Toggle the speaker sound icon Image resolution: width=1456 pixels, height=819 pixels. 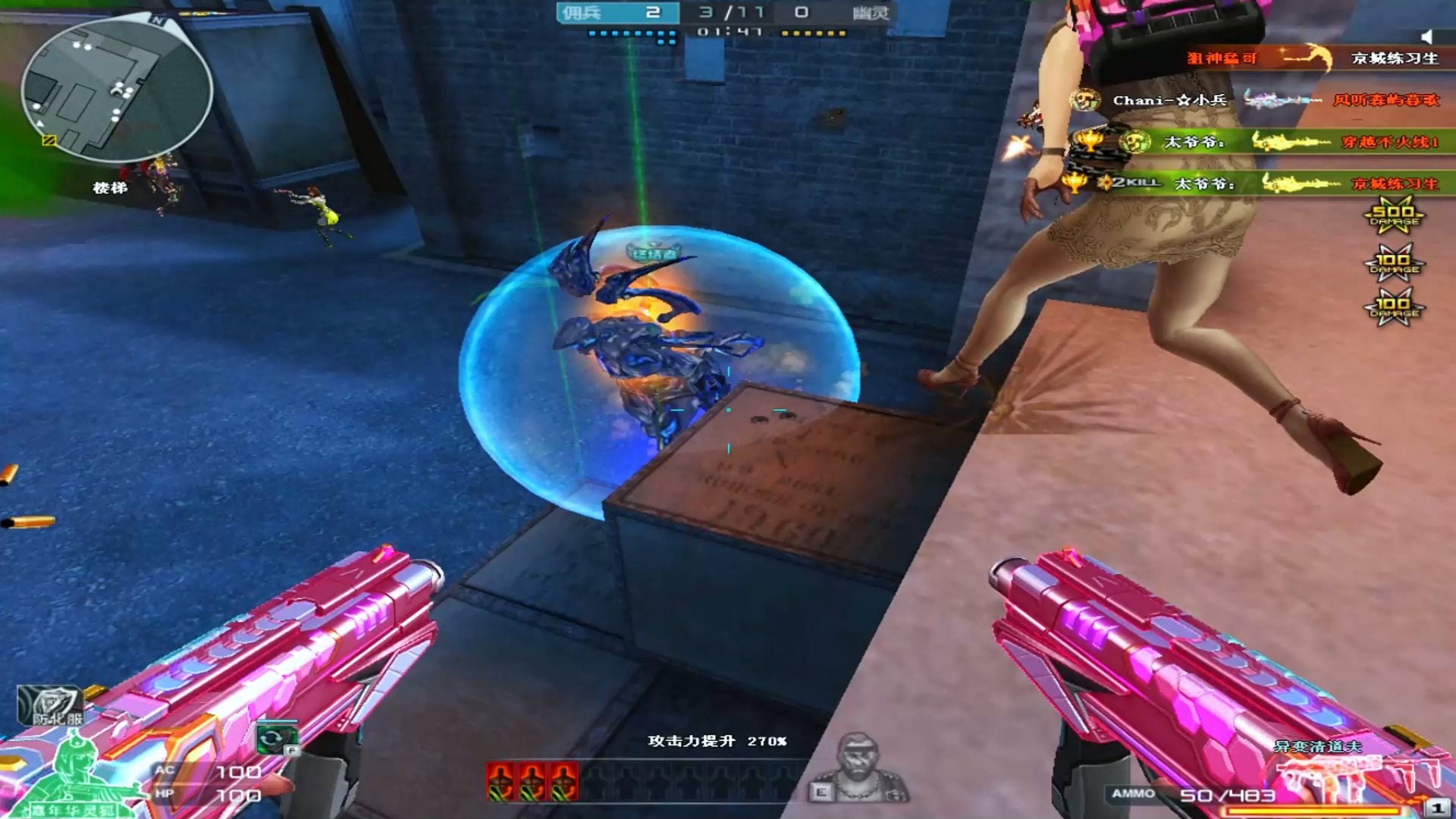(1426, 36)
